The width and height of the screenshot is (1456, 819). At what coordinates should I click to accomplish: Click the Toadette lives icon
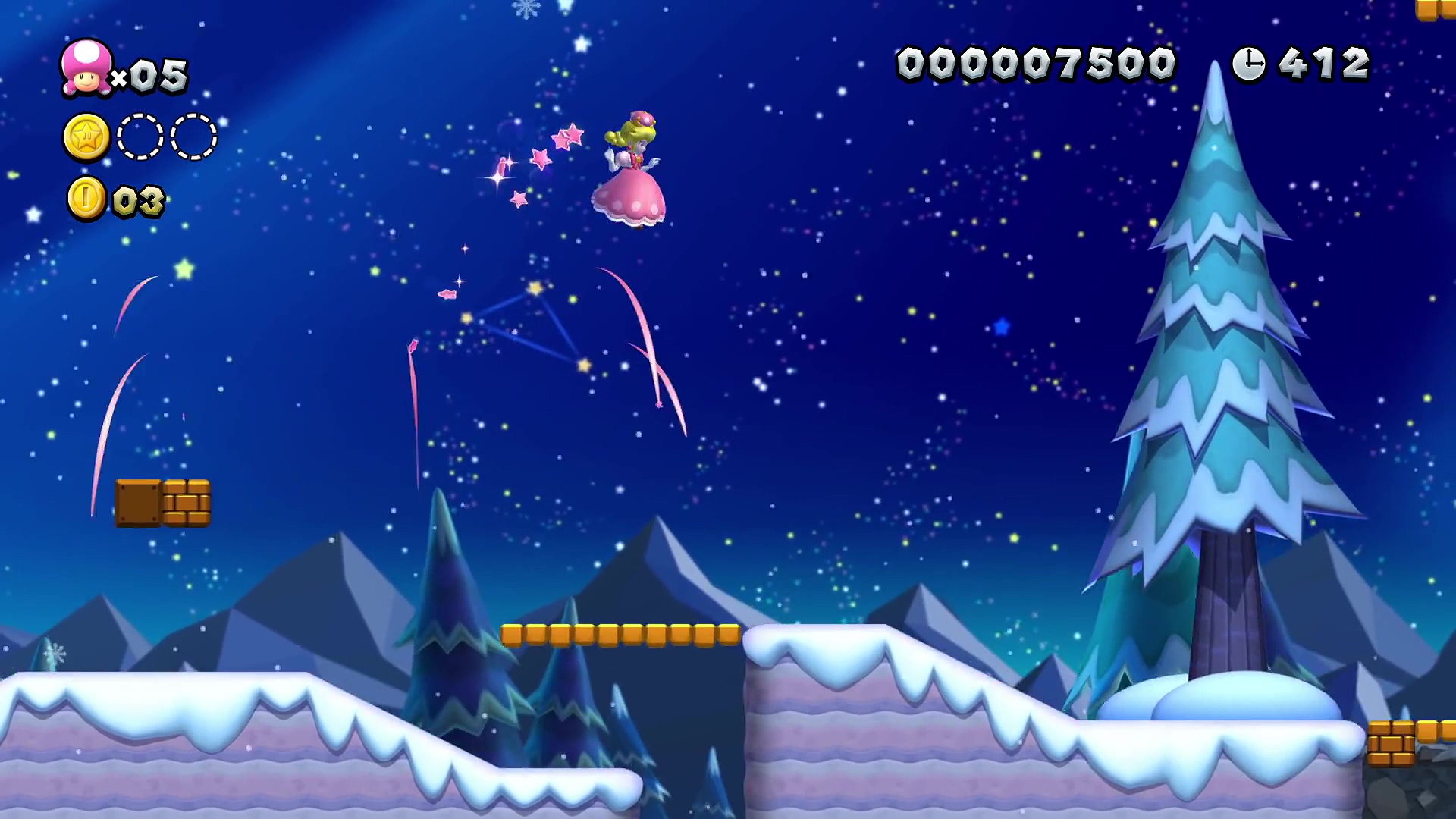point(86,68)
